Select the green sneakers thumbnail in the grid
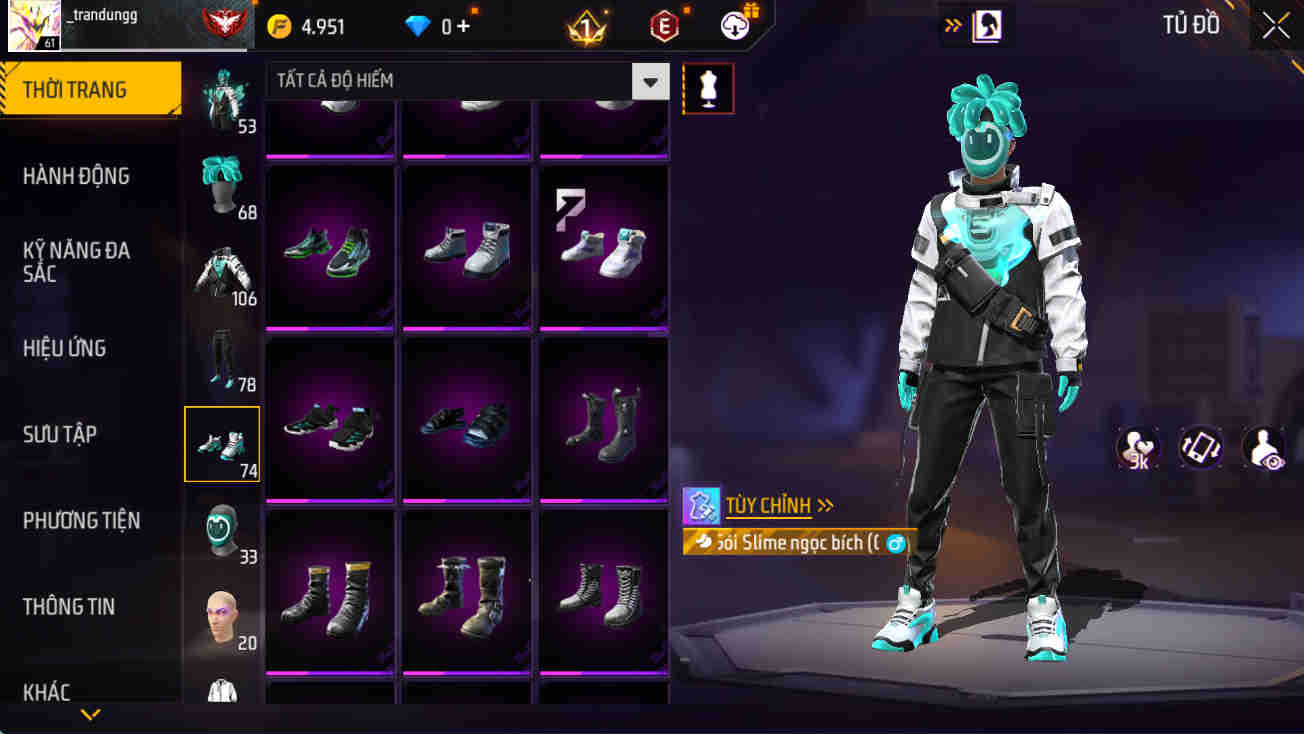The image size is (1304, 734). click(330, 245)
